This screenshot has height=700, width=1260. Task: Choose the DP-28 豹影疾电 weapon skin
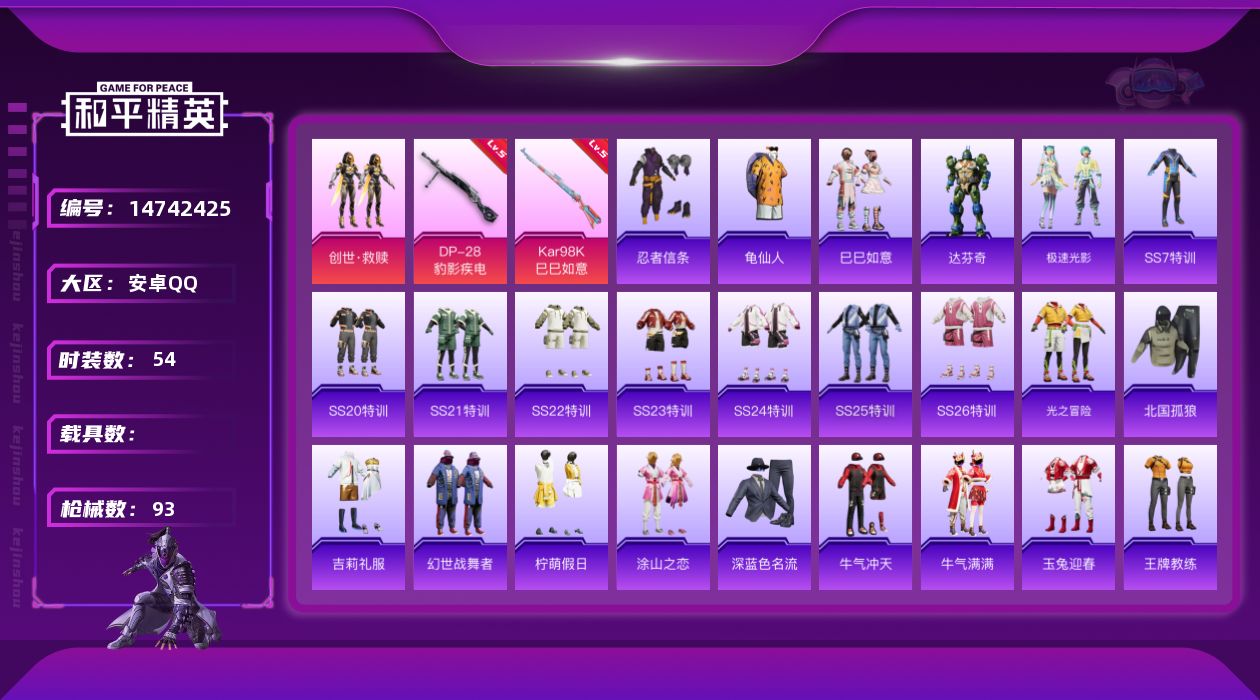(460, 211)
